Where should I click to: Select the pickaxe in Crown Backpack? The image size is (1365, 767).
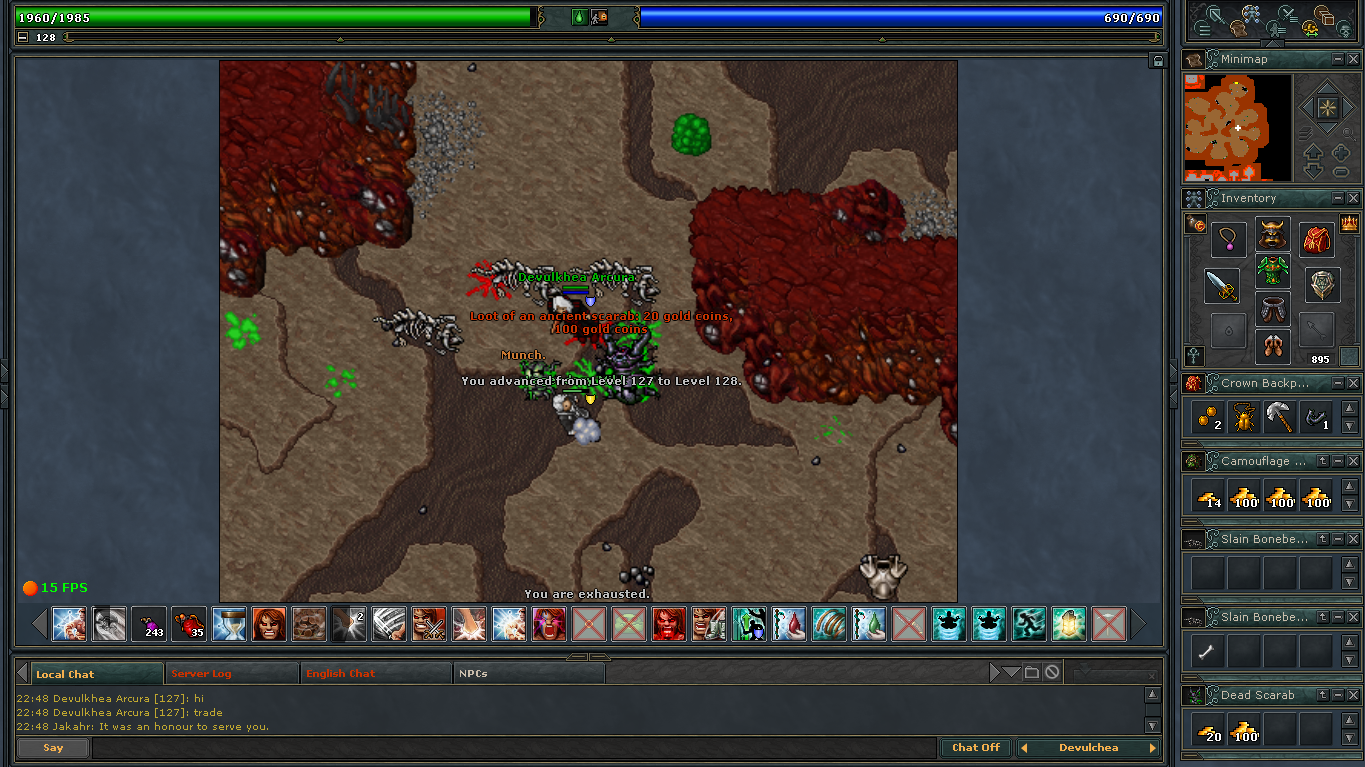click(1280, 417)
